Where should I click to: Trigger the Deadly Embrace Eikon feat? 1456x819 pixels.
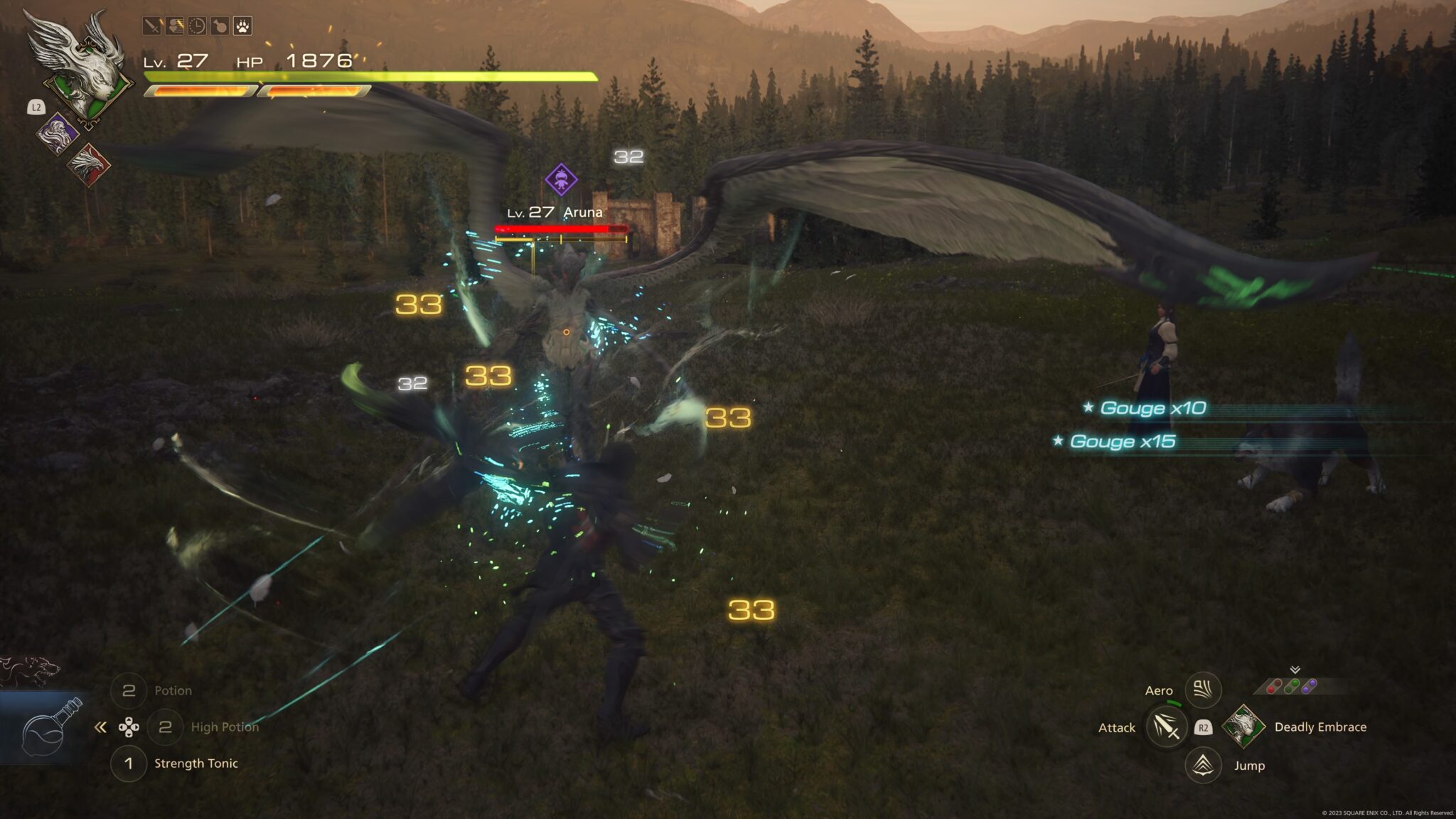(1243, 727)
